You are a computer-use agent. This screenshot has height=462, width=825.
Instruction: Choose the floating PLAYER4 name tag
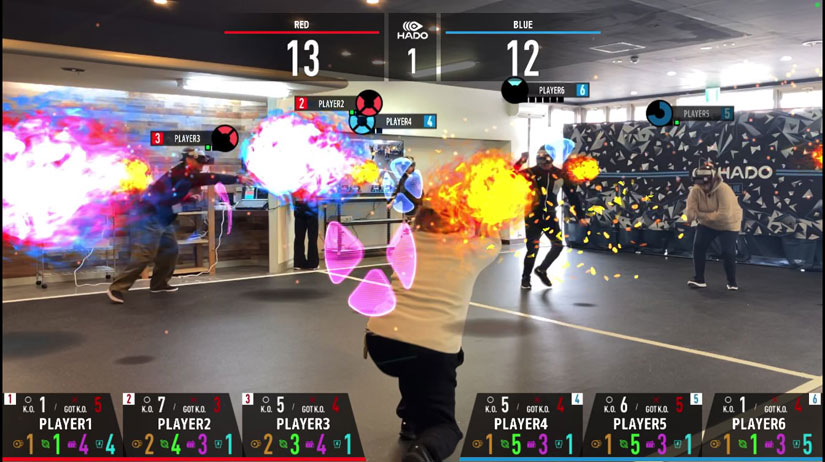[398, 122]
